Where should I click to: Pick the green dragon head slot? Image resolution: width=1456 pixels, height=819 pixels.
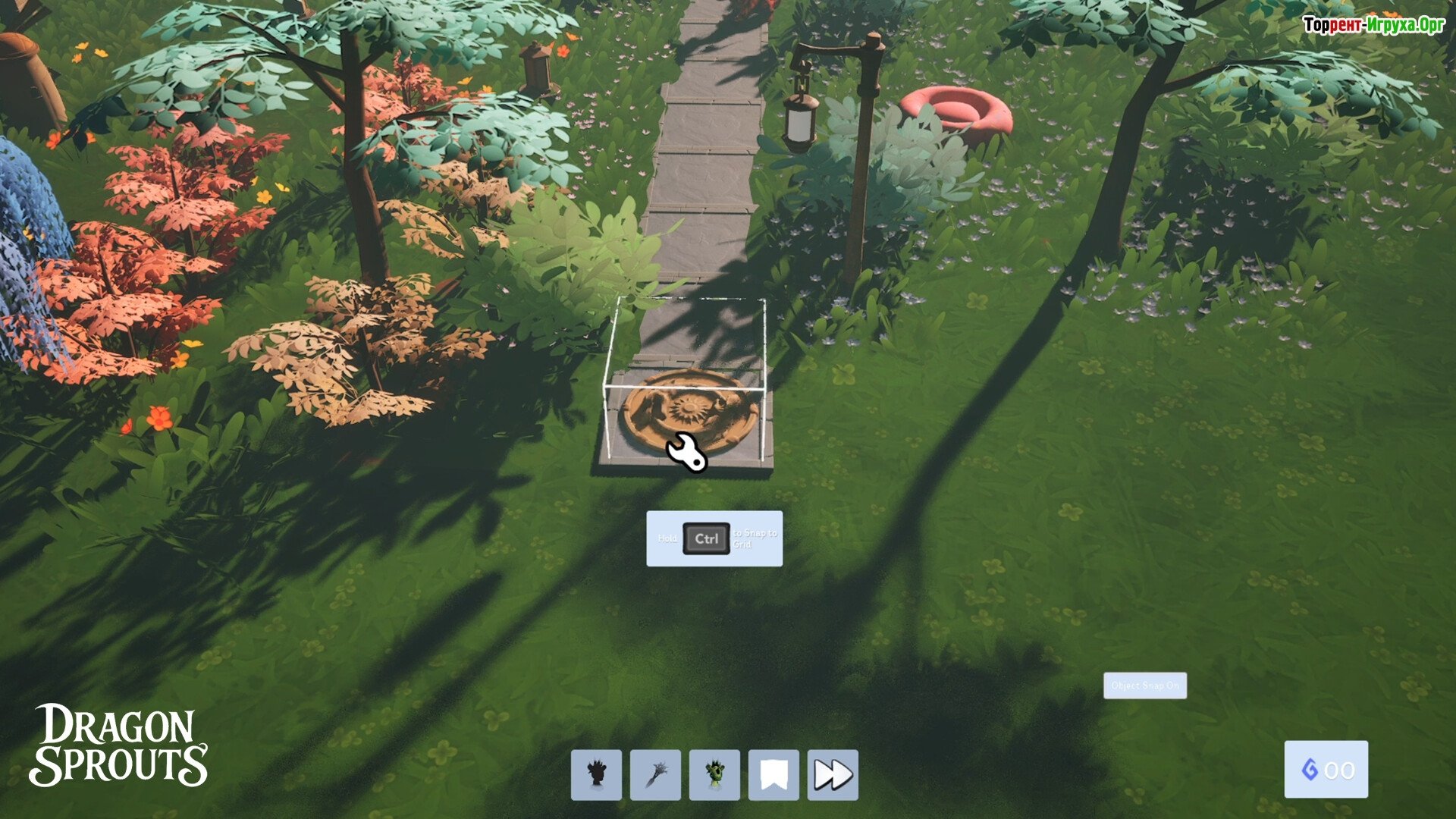coord(714,774)
